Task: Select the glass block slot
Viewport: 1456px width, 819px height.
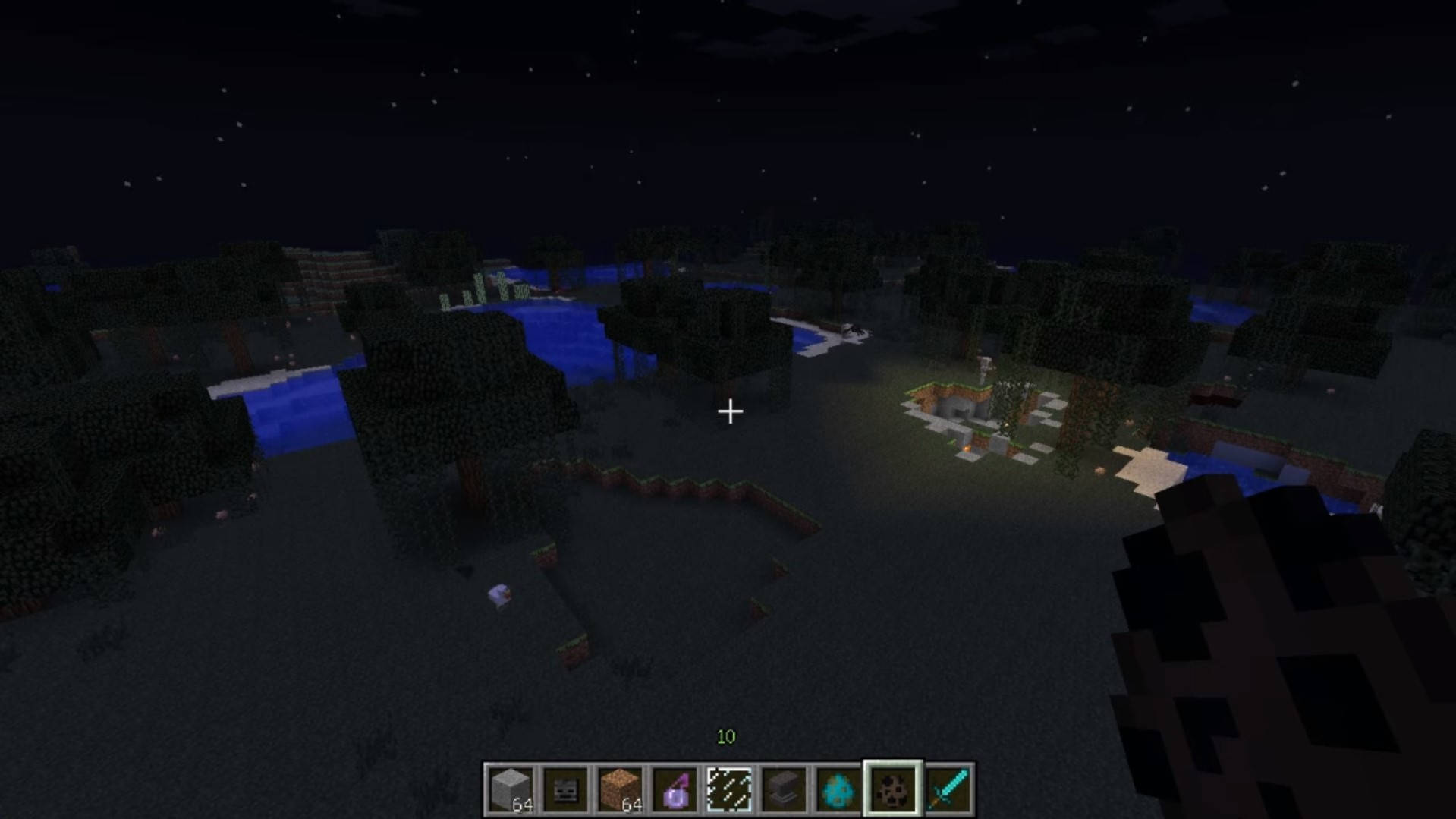Action: click(x=729, y=789)
